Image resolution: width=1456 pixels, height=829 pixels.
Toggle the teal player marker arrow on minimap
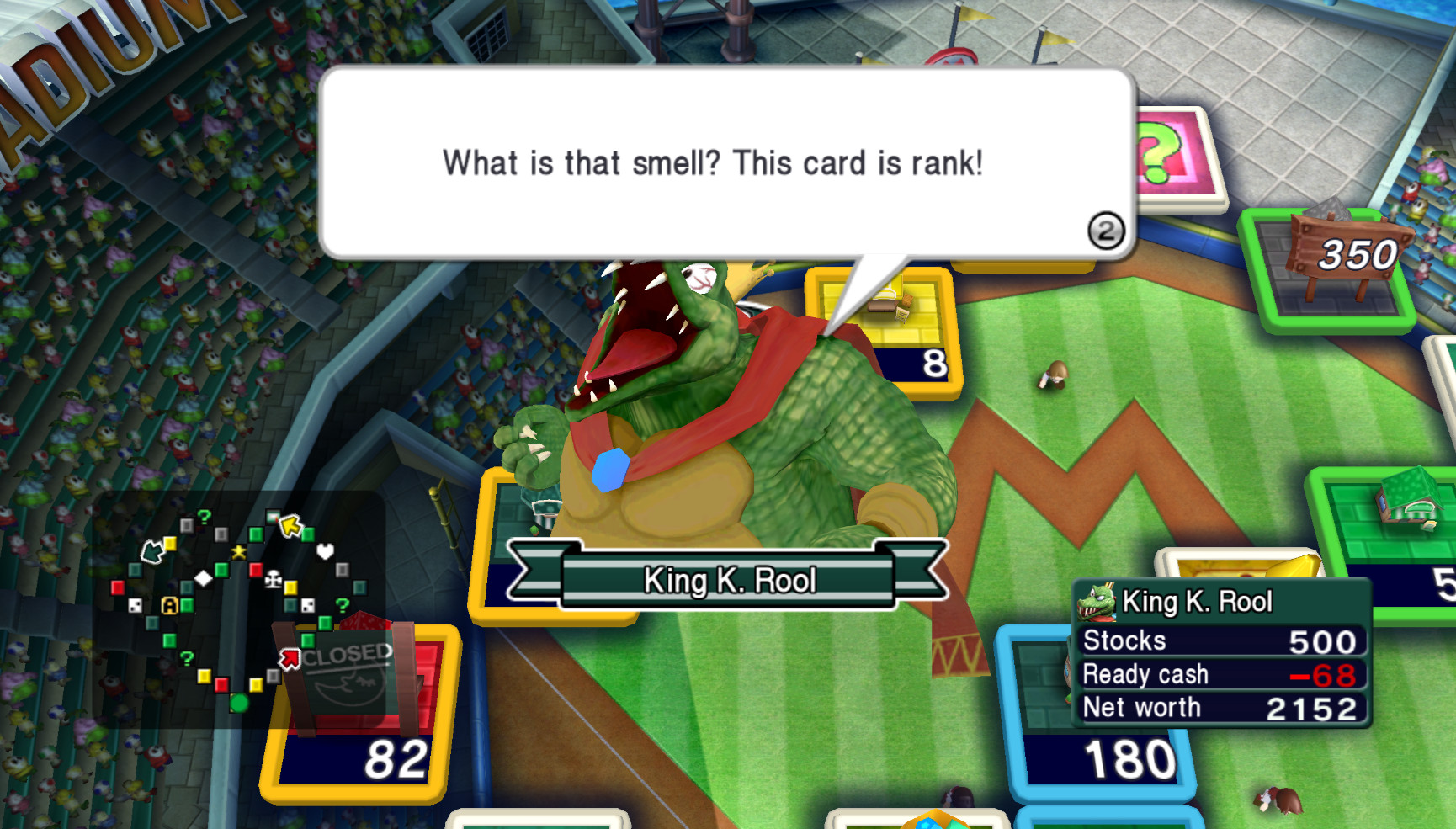153,552
